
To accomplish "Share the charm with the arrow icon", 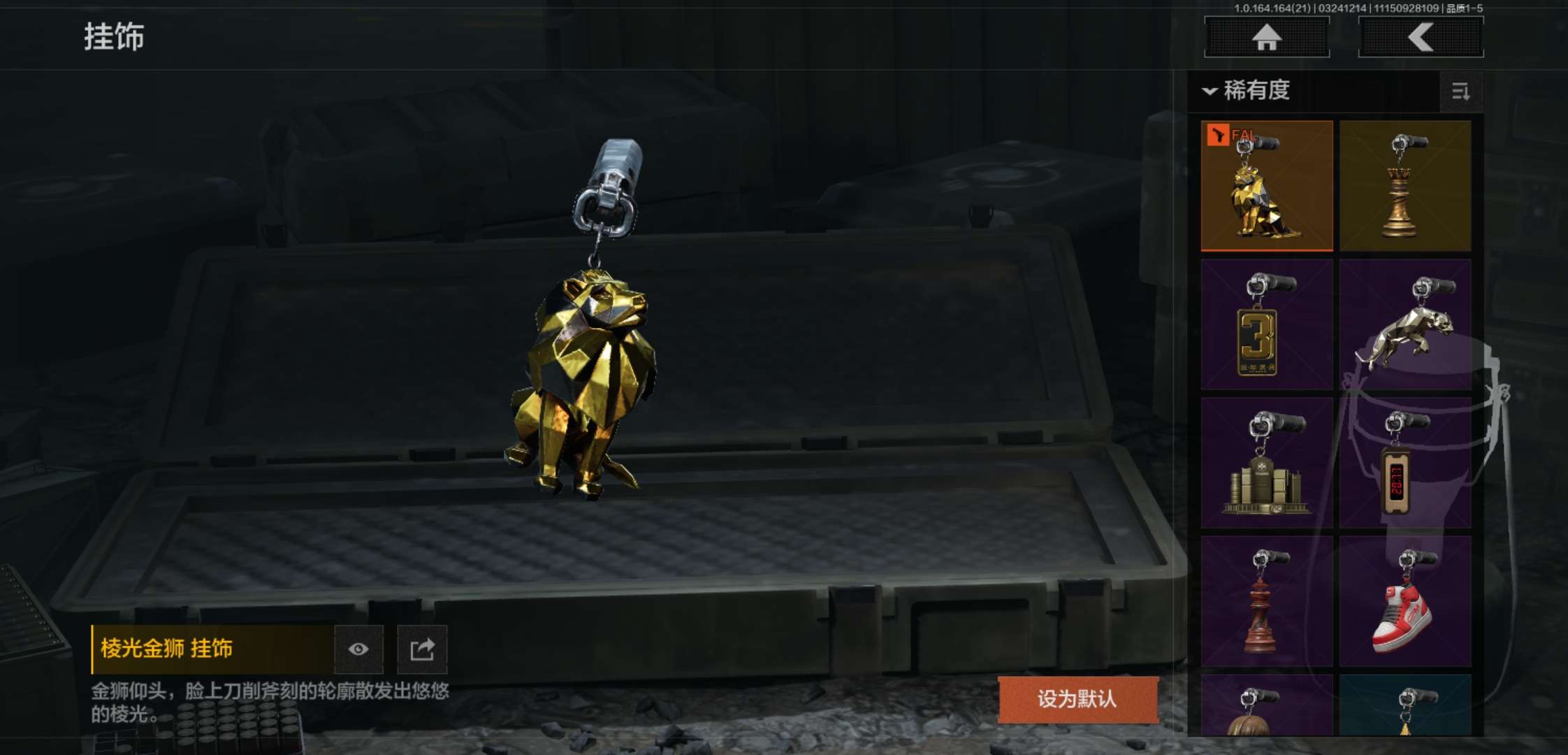I will pos(422,649).
